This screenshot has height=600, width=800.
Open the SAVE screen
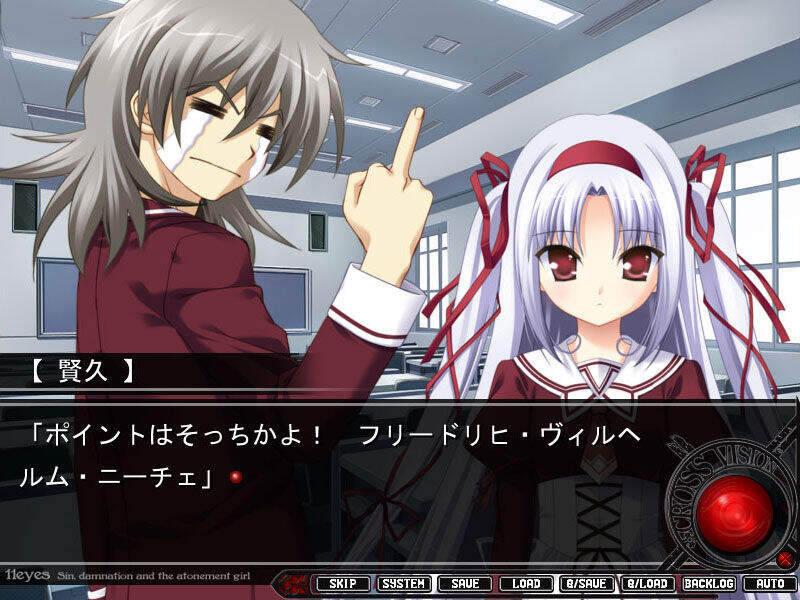(465, 583)
